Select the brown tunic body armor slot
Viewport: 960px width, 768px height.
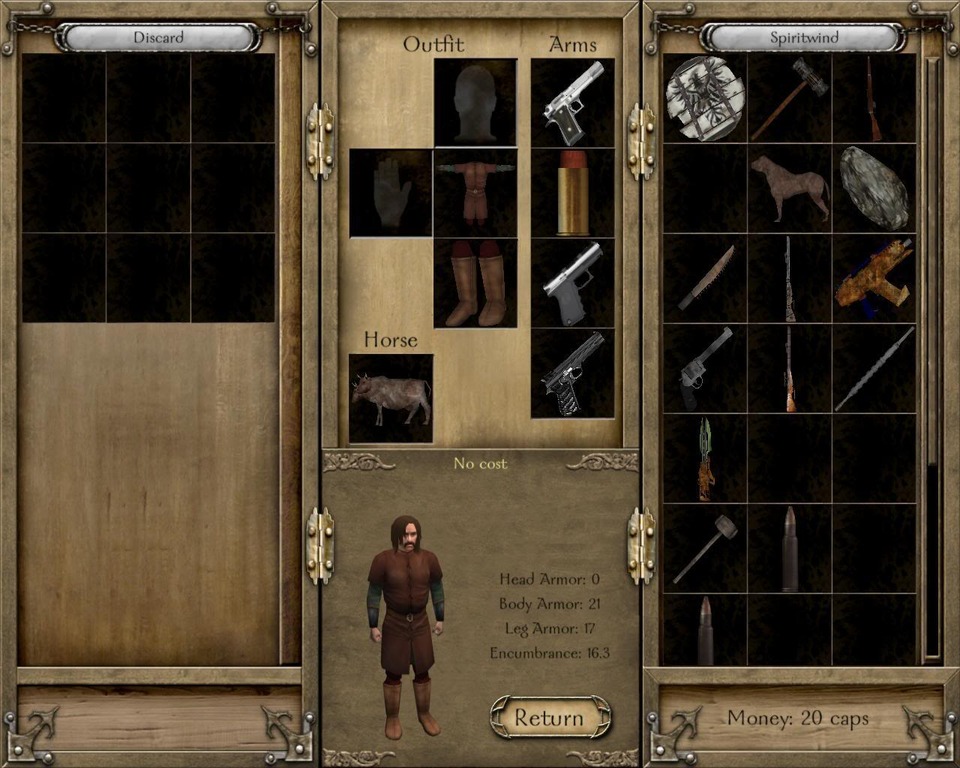(475, 192)
